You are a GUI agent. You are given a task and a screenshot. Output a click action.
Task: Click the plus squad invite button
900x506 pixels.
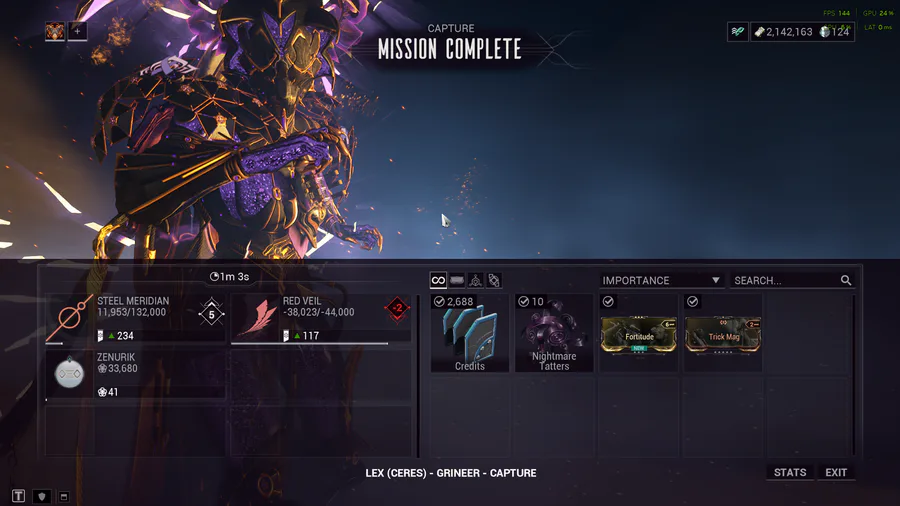coord(78,31)
